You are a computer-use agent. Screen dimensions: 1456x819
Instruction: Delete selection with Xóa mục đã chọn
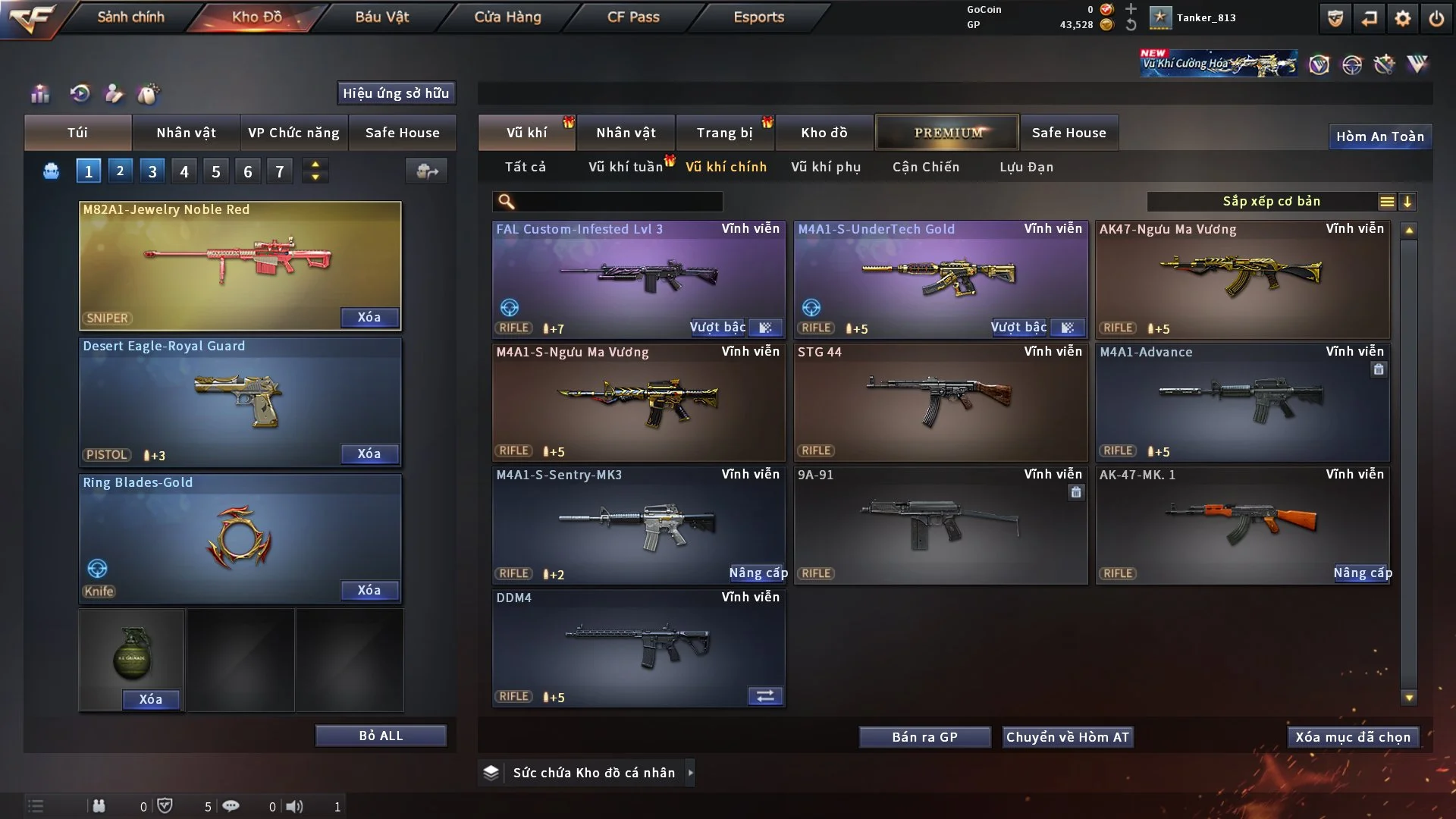point(1353,737)
